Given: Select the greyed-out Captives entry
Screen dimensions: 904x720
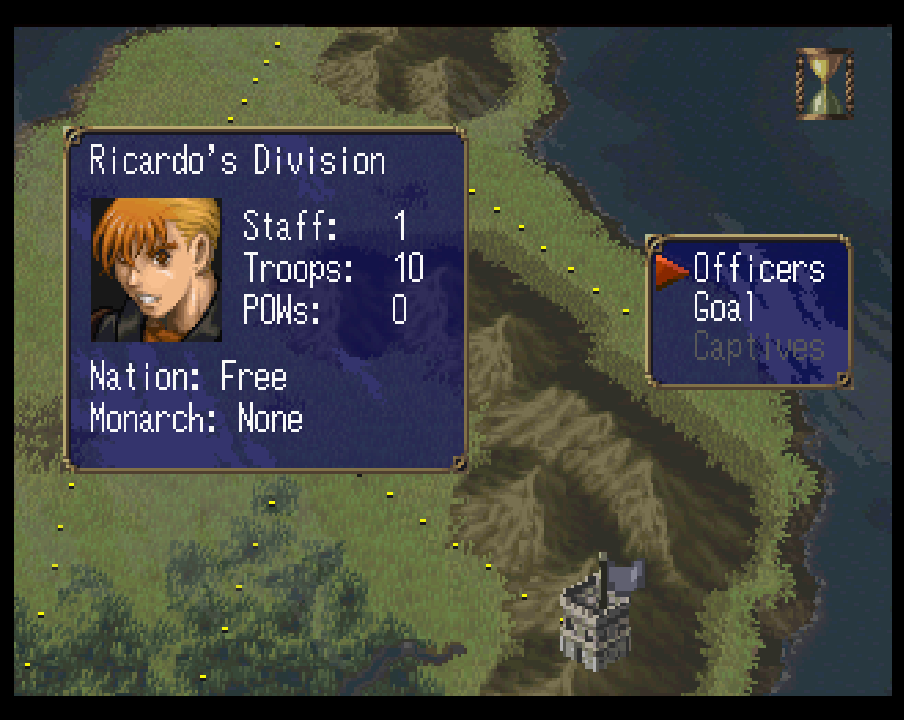Looking at the screenshot, I should (x=758, y=348).
